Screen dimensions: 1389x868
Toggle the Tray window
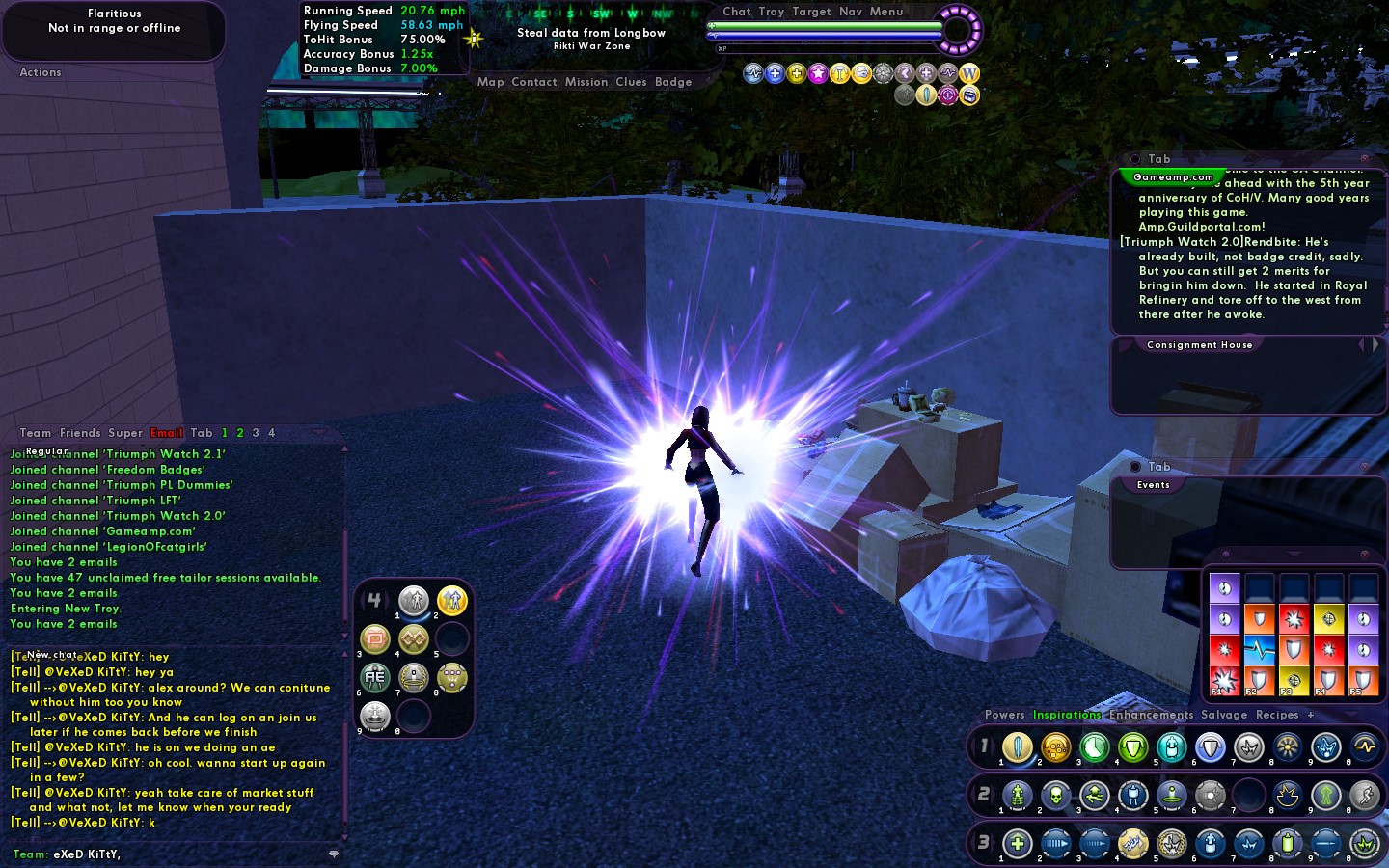pos(771,12)
